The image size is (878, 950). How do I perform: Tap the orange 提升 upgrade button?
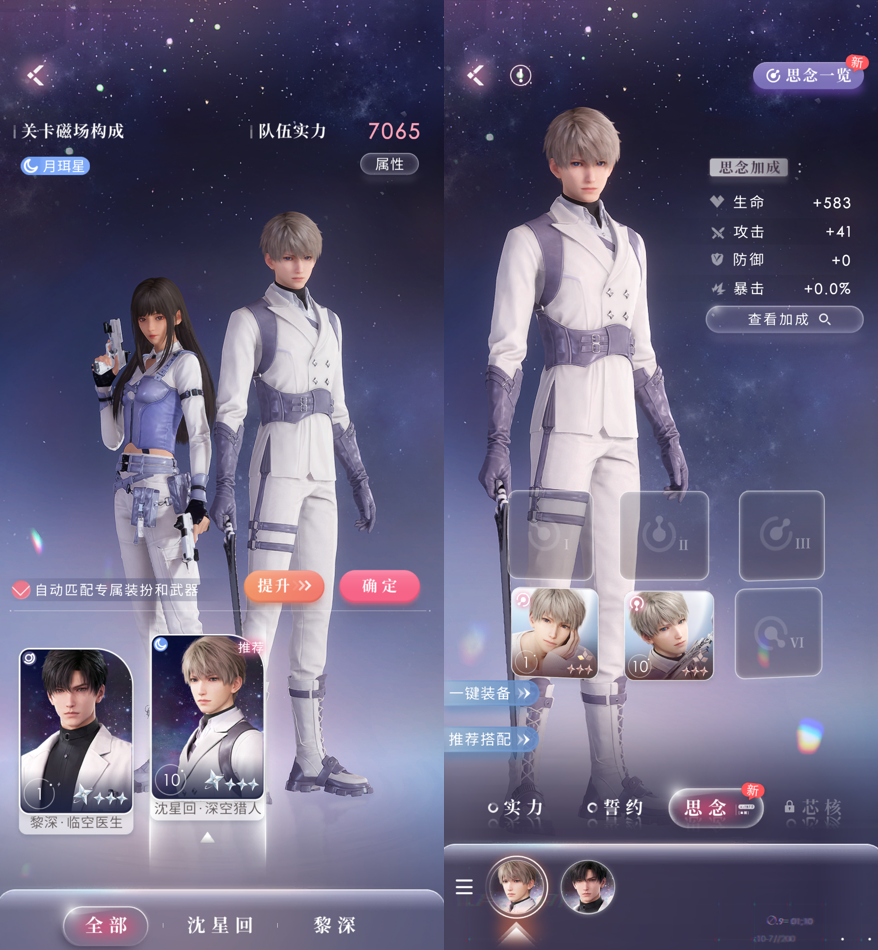pyautogui.click(x=284, y=586)
